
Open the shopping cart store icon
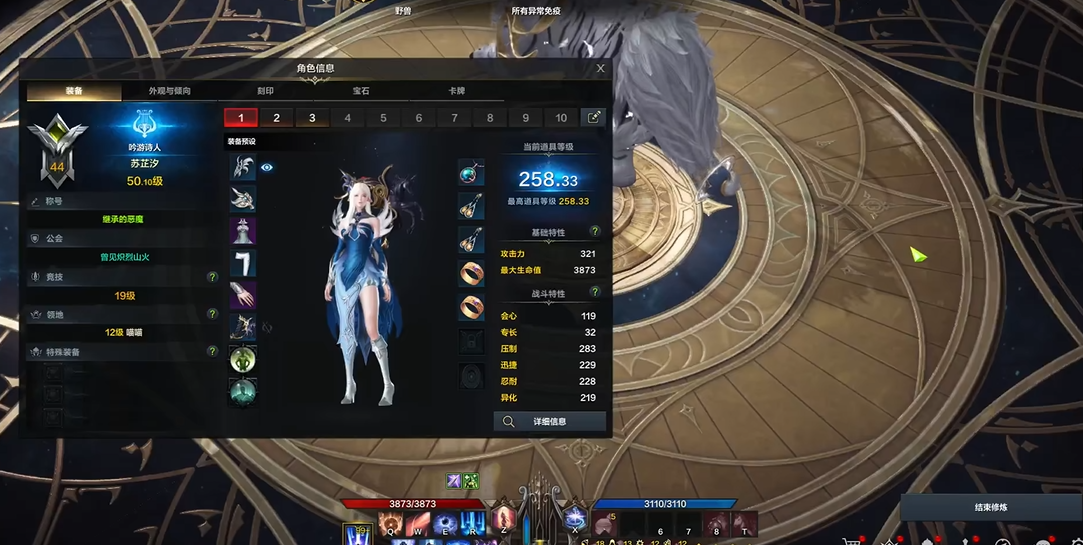[852, 541]
